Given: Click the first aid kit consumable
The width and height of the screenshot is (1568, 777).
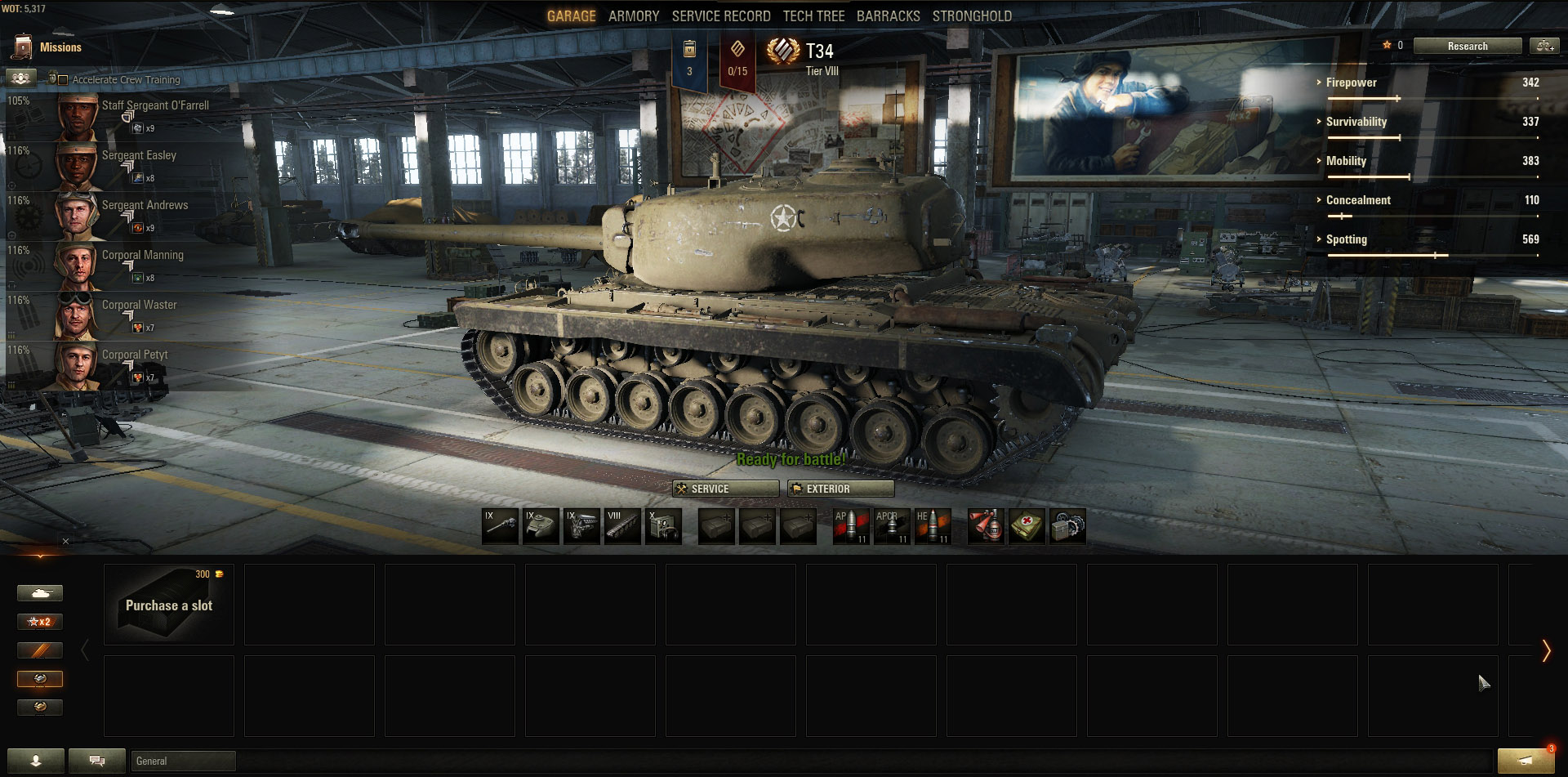Looking at the screenshot, I should (1027, 527).
